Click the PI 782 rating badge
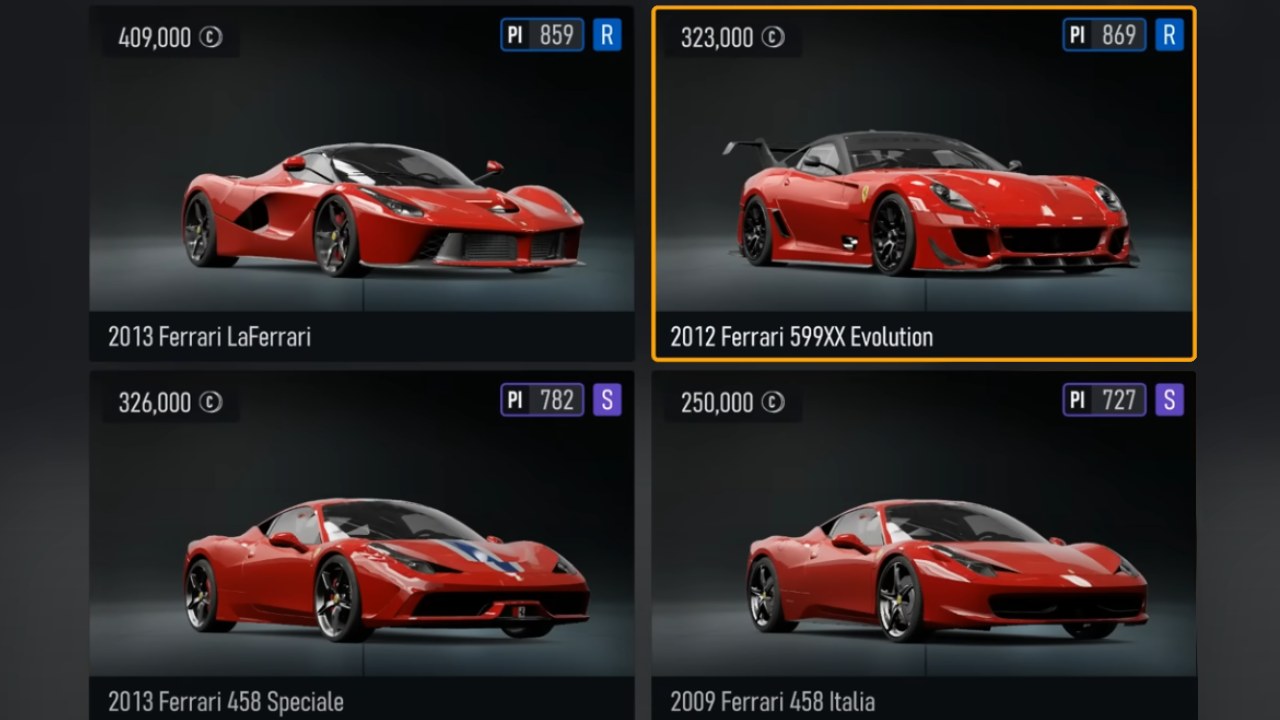 542,400
